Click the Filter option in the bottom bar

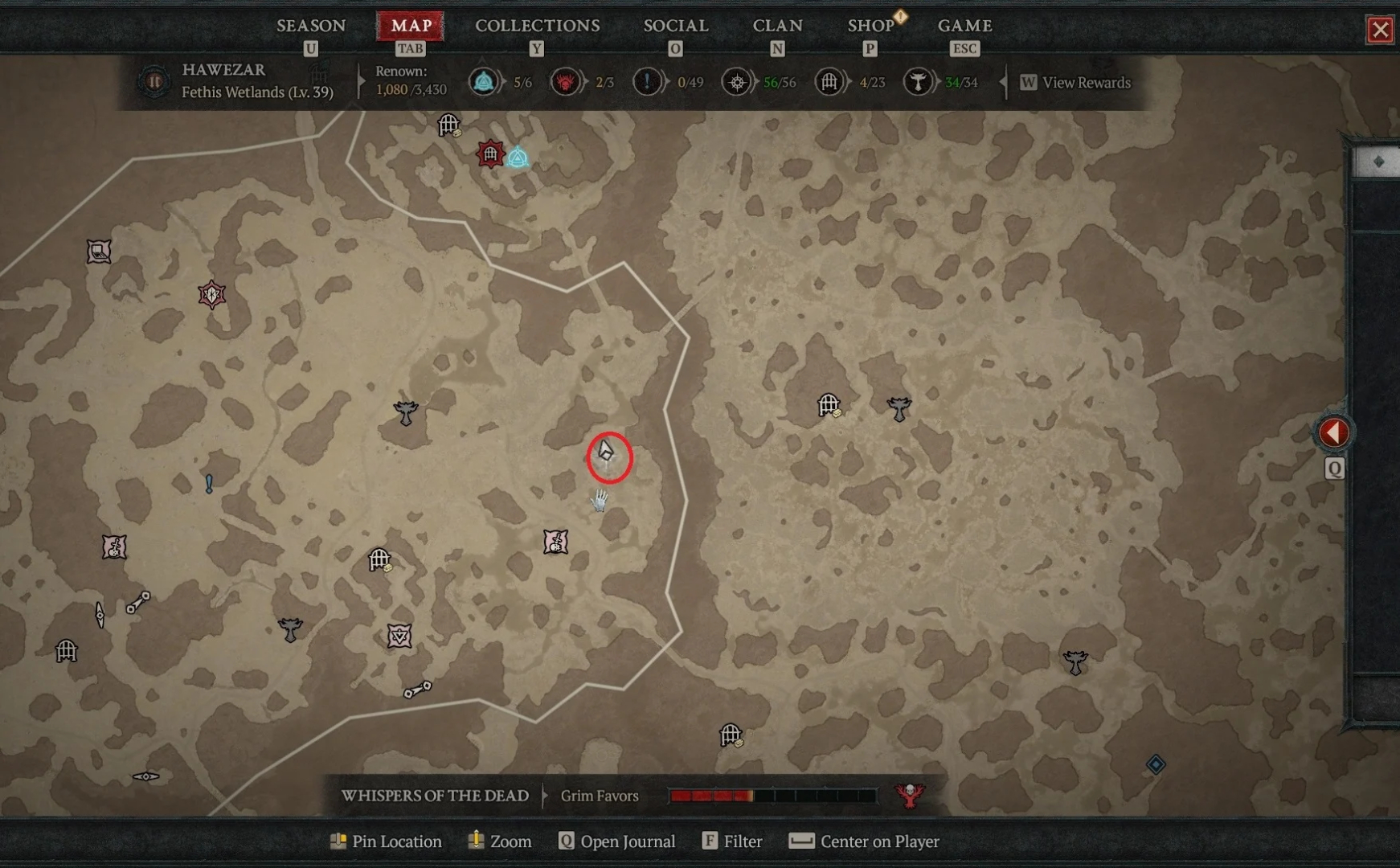click(732, 841)
